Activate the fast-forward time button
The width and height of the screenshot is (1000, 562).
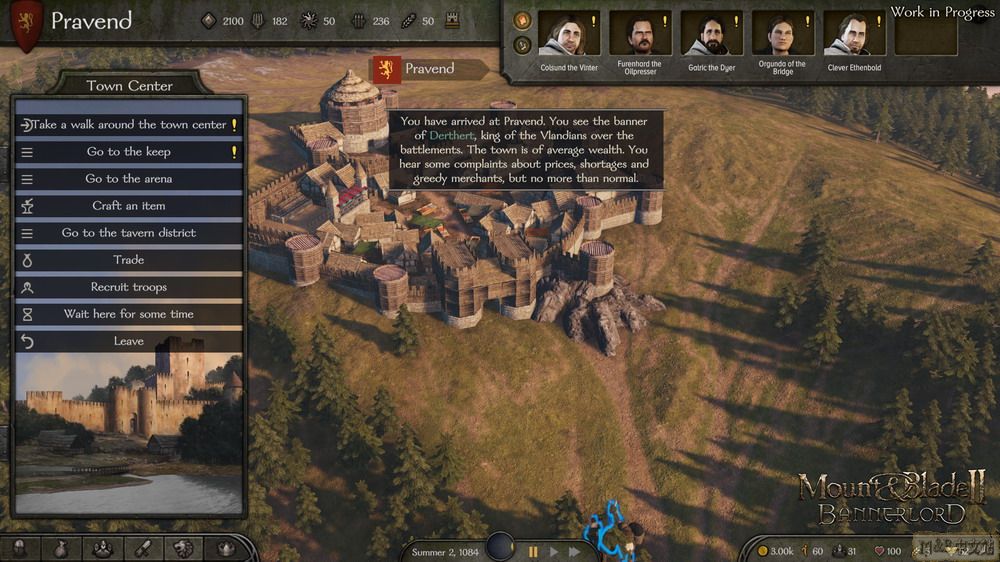click(574, 551)
